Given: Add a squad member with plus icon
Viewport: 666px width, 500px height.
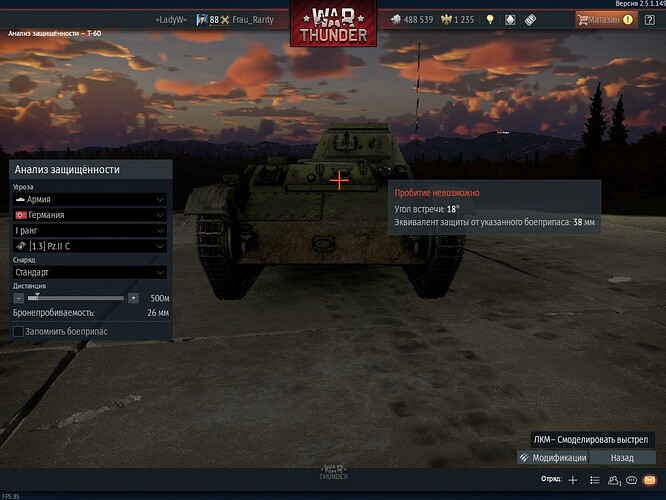Looking at the screenshot, I should tap(573, 480).
